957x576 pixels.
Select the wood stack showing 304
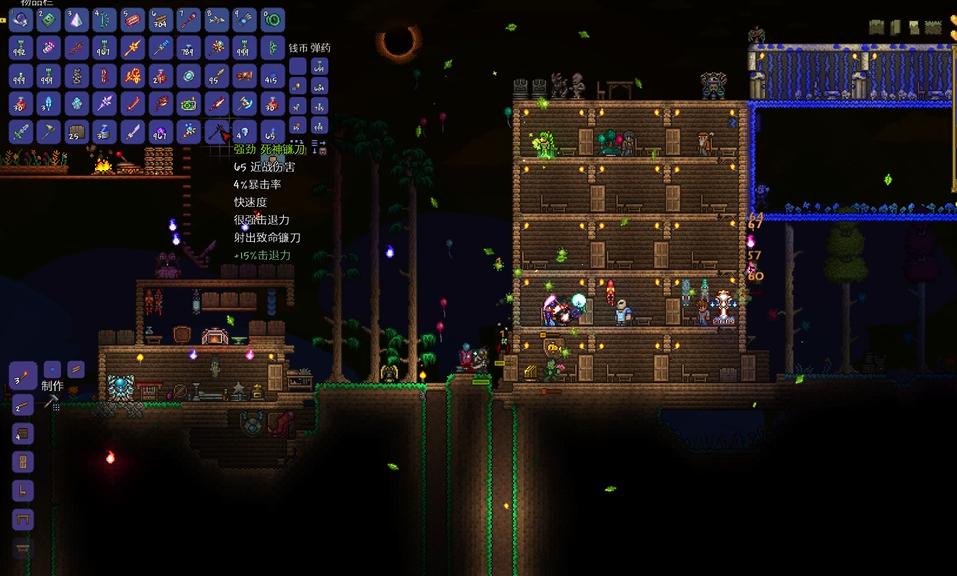161,19
